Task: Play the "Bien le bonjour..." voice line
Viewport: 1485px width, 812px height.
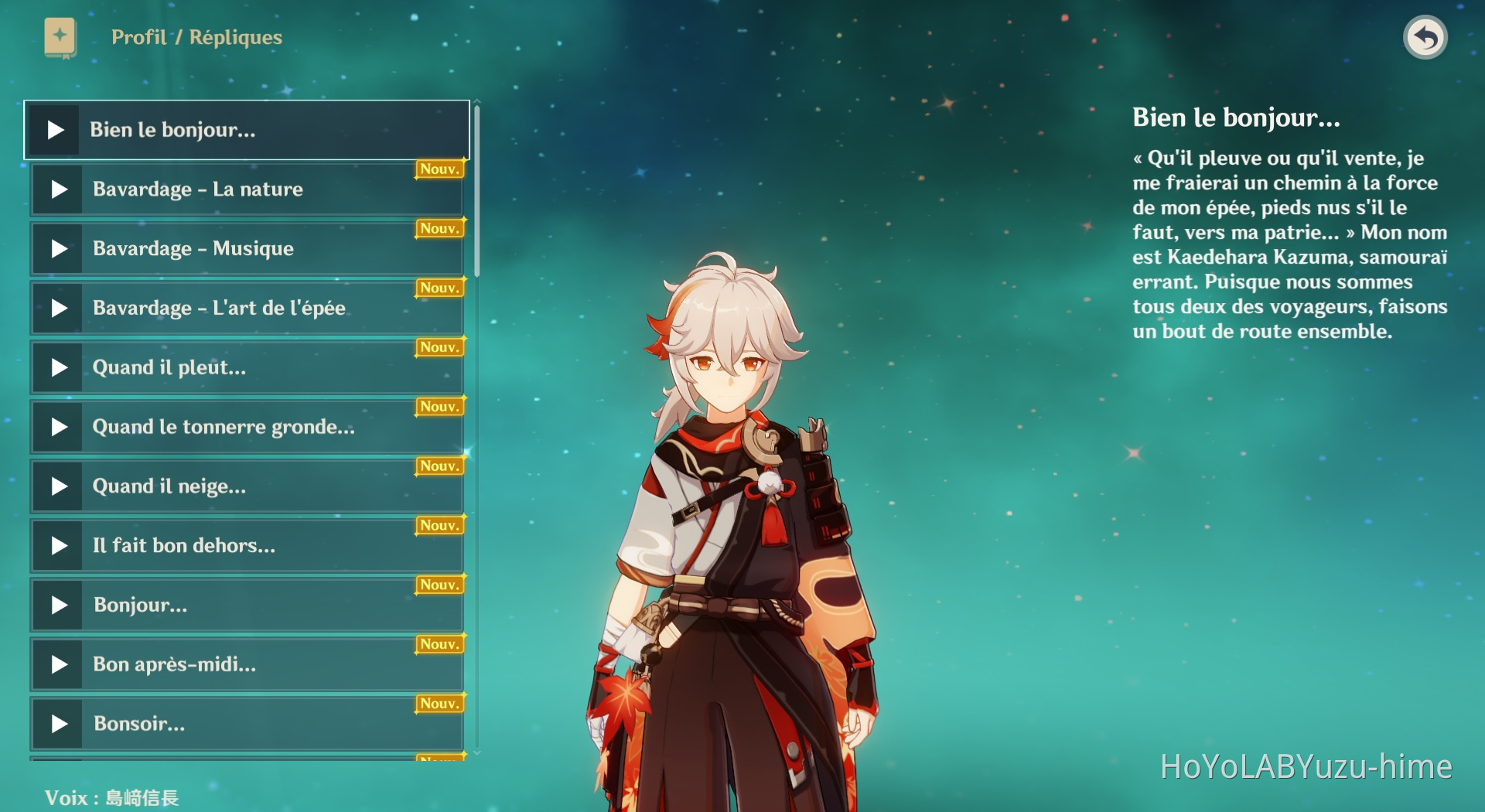Action: 55,130
